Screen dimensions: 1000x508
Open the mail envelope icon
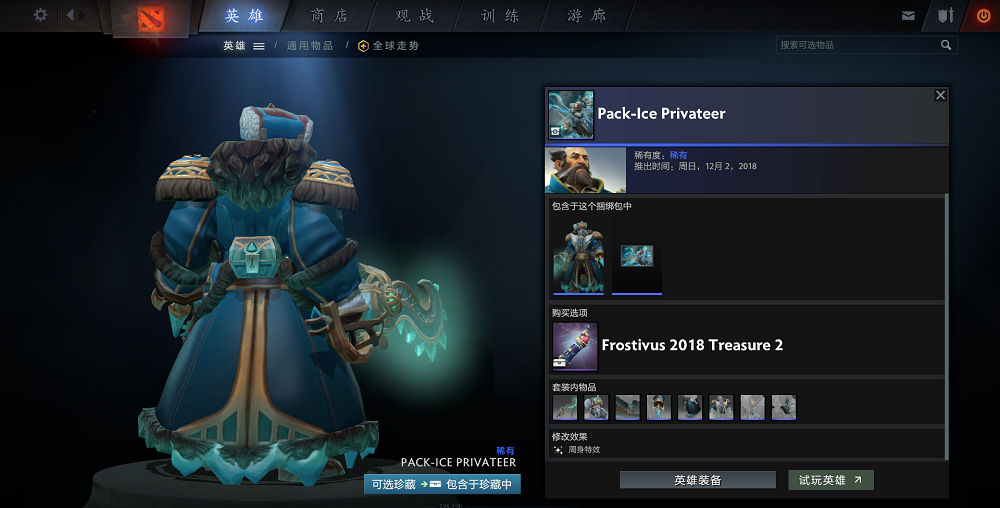908,16
